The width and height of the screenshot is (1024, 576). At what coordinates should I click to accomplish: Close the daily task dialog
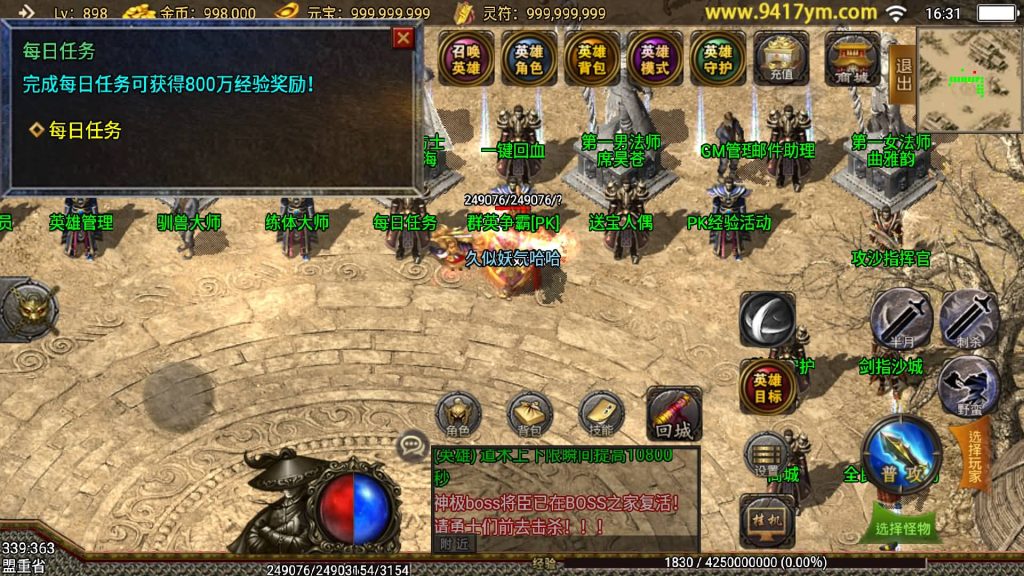[403, 38]
